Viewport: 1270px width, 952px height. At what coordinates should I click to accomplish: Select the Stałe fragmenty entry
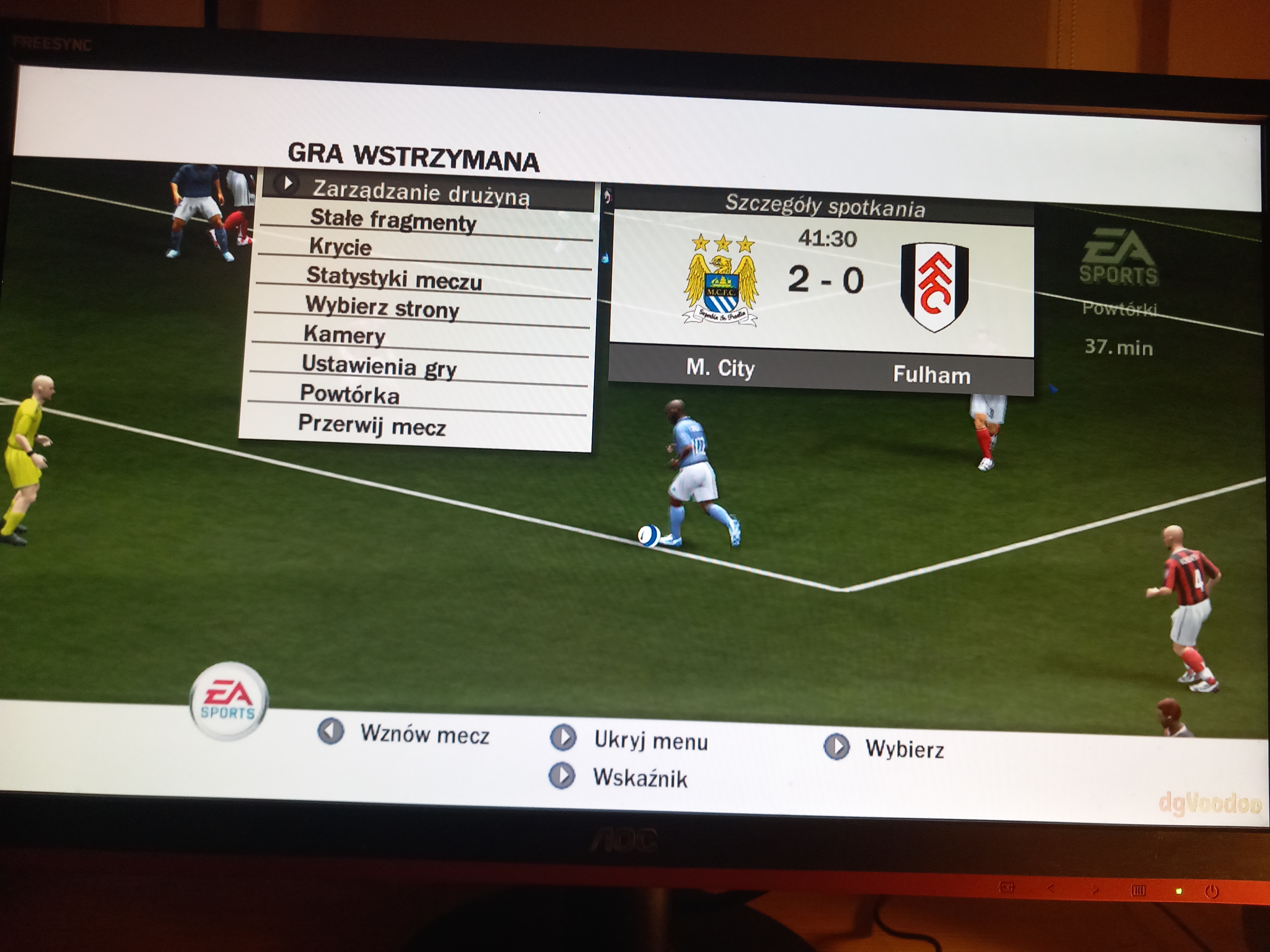click(393, 221)
